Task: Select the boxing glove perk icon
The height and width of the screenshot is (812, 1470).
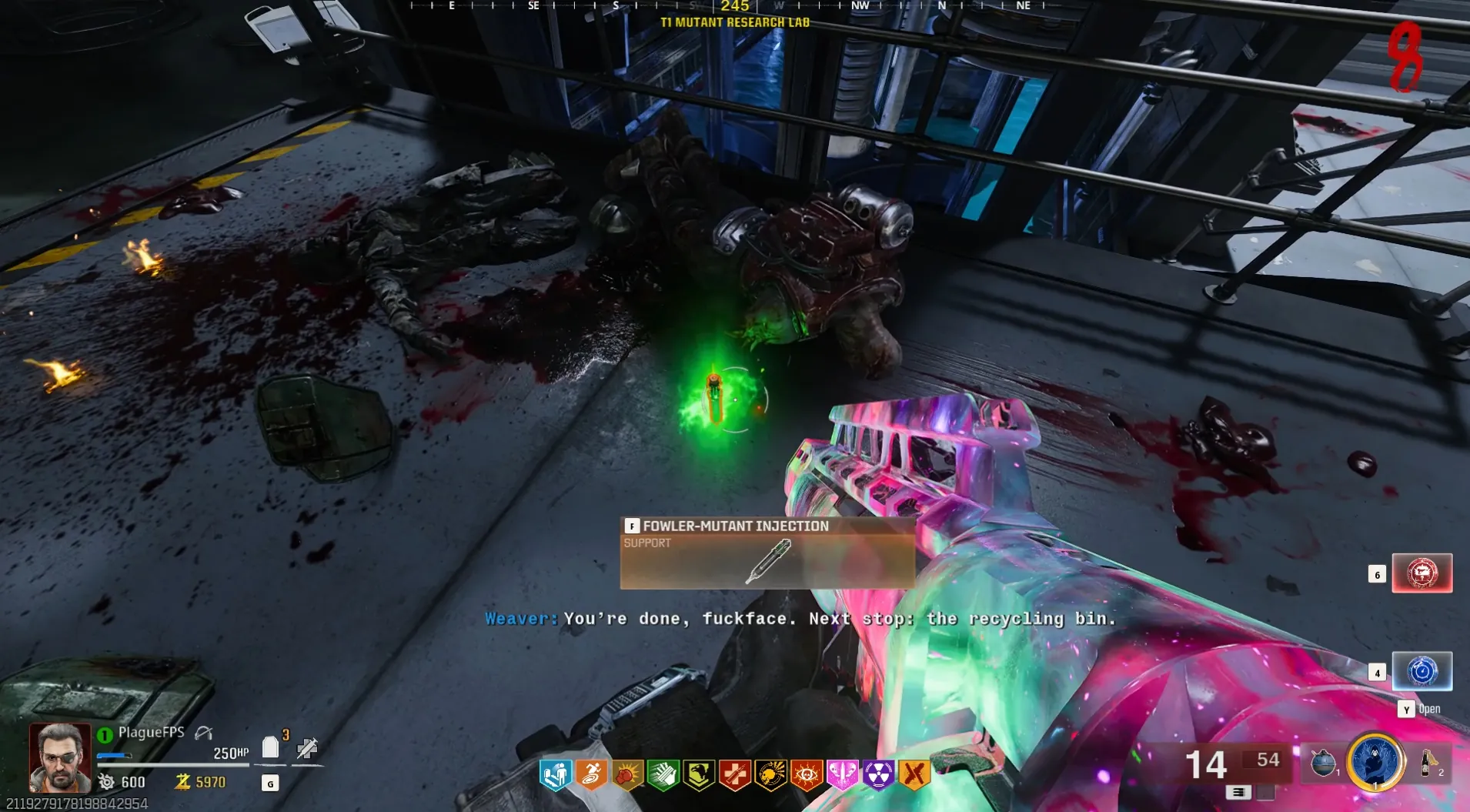Action: (627, 774)
